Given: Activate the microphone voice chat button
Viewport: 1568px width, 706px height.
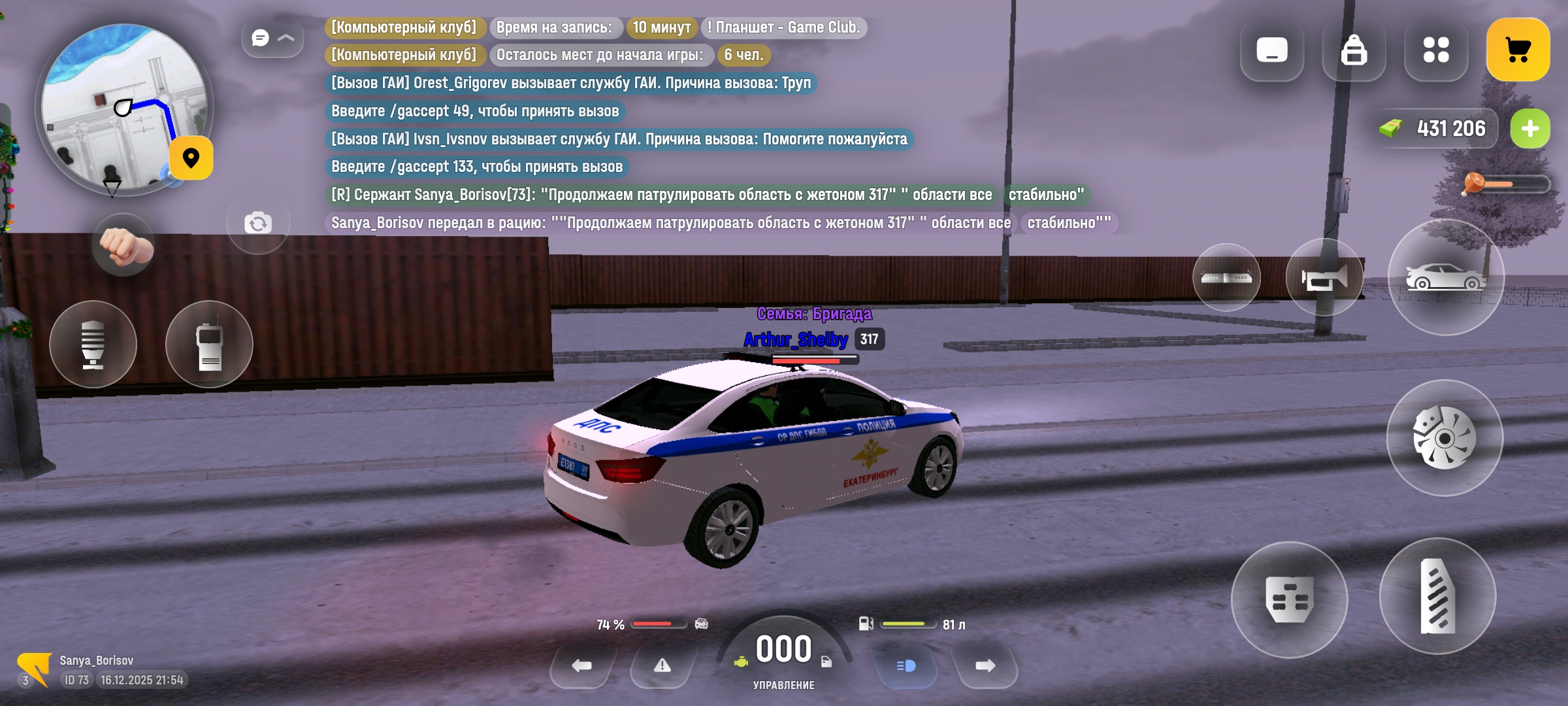Looking at the screenshot, I should [x=93, y=345].
